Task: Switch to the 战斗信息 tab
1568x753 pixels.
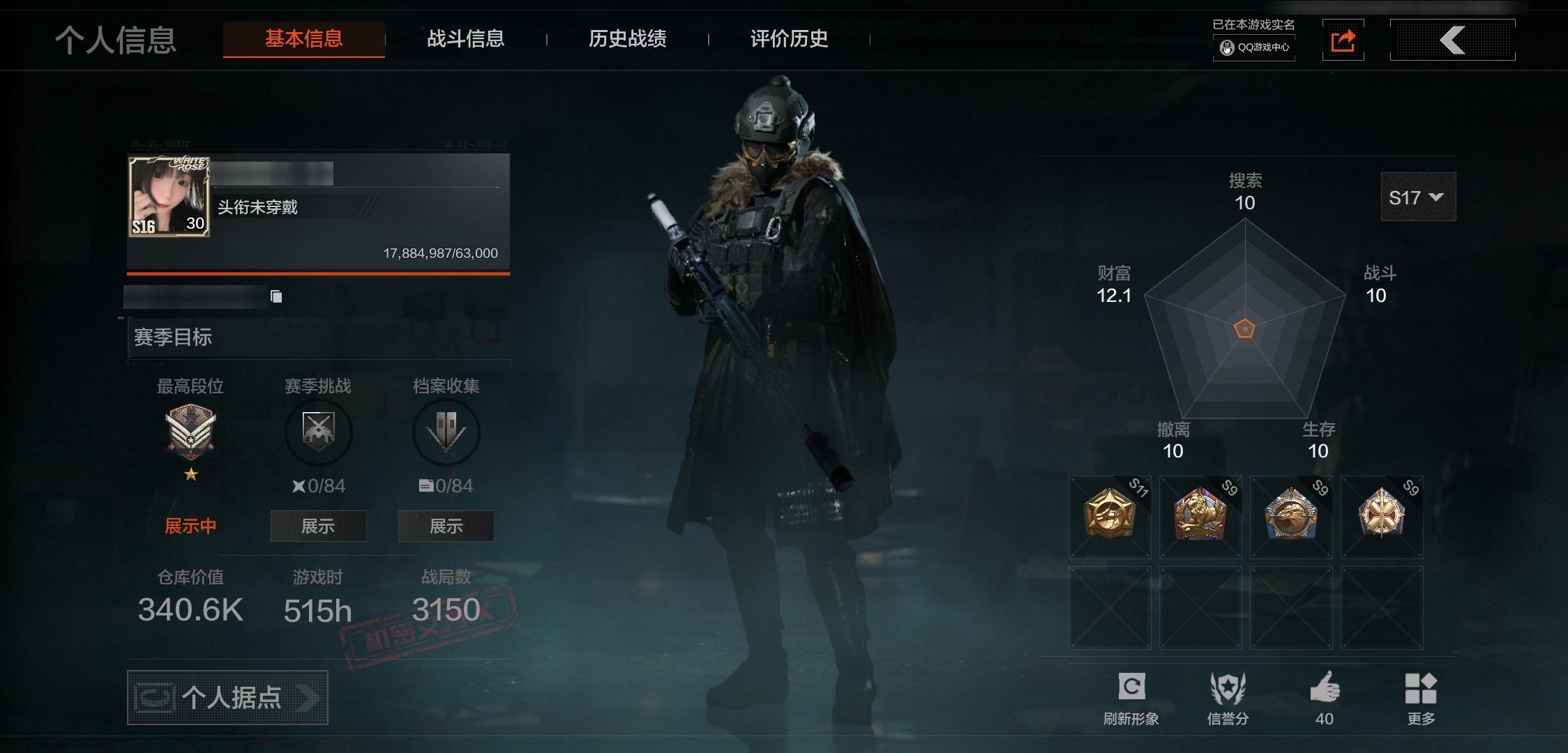Action: pos(465,39)
